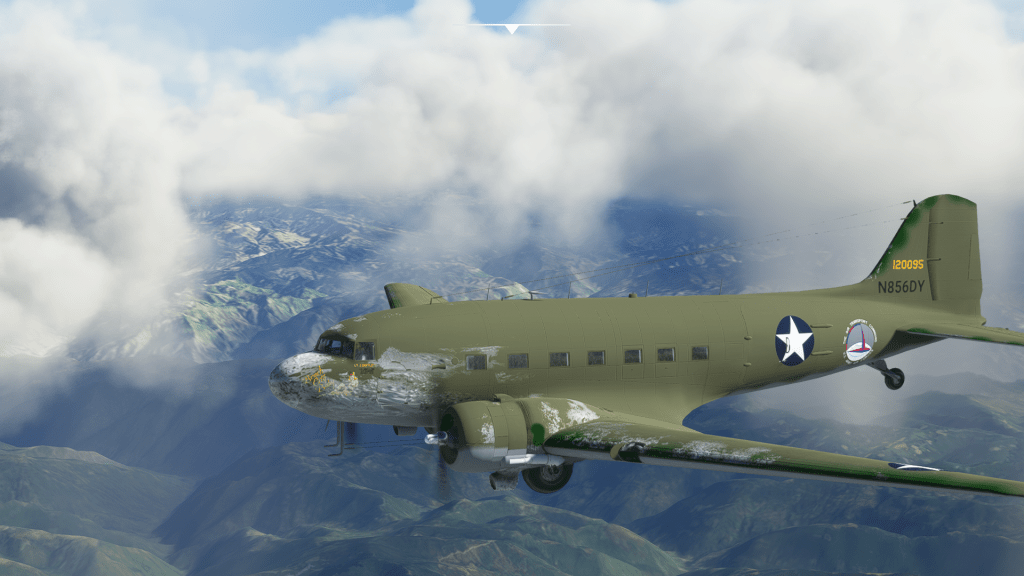1024x576 pixels.
Task: Open the toolbar with the white arrow handle
Action: 511,29
